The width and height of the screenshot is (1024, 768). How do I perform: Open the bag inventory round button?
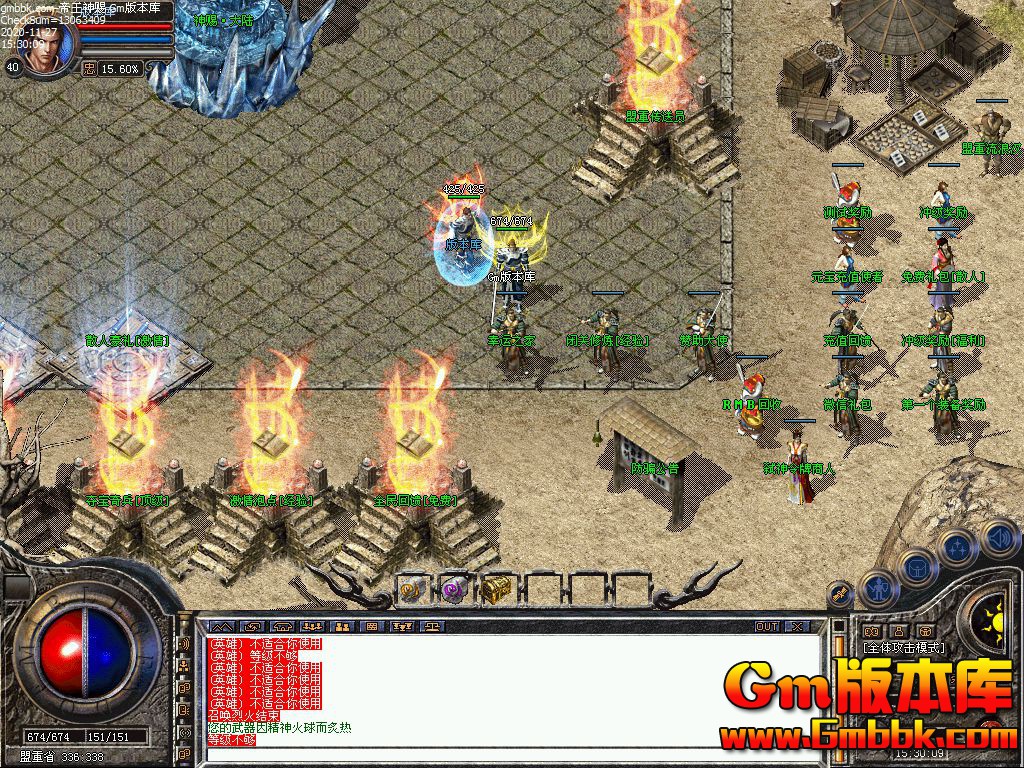[x=917, y=567]
